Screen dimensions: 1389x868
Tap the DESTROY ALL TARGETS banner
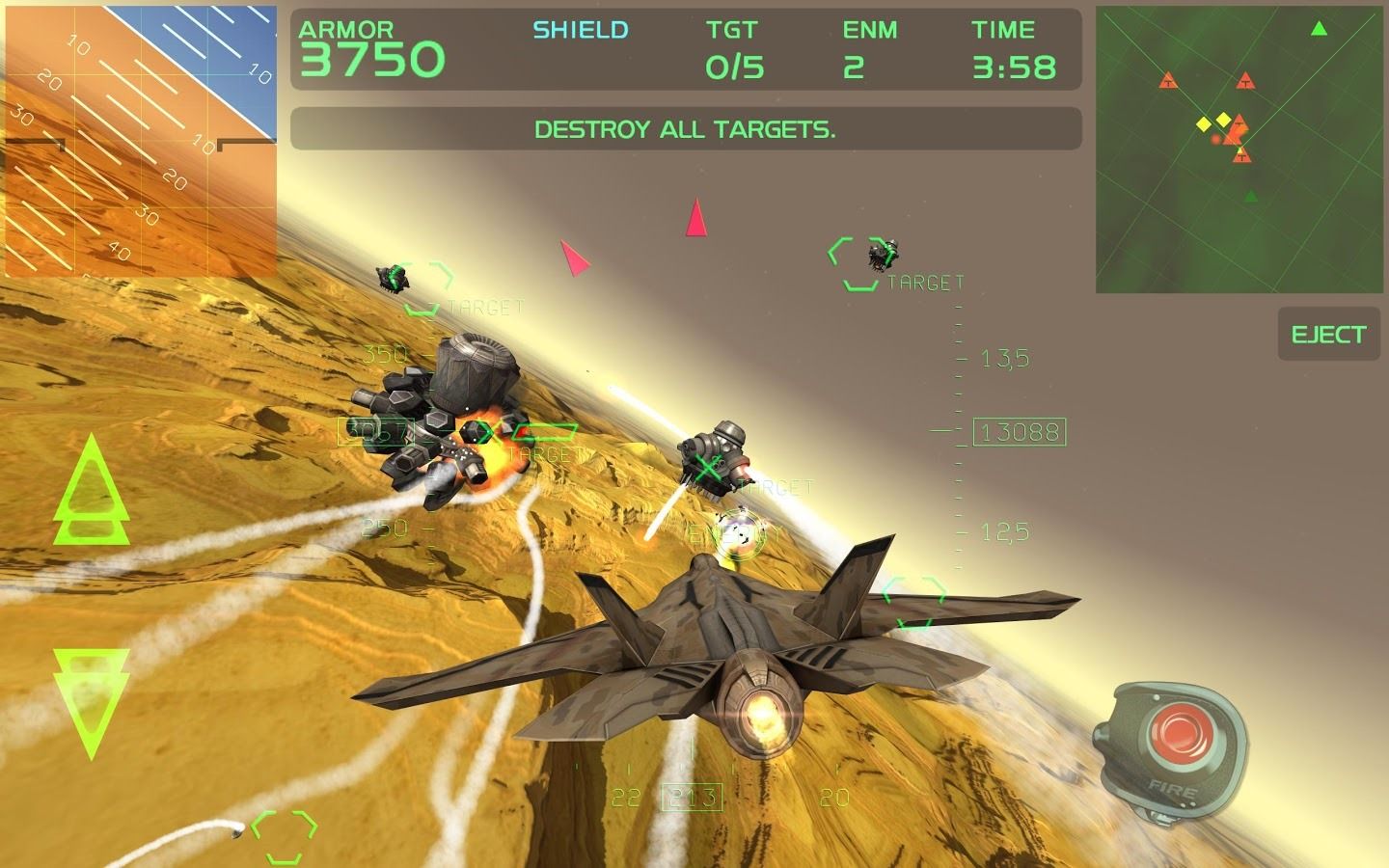684,130
